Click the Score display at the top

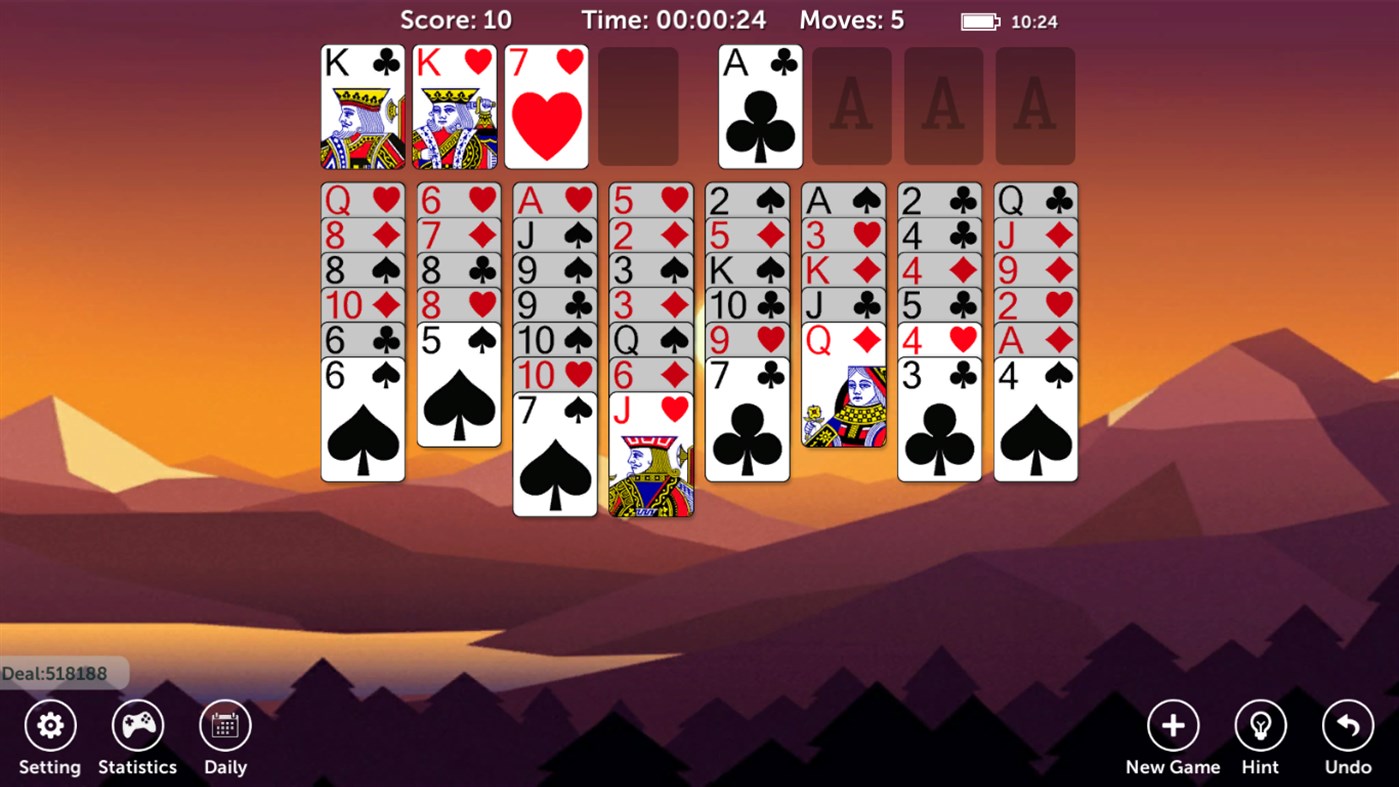point(456,20)
